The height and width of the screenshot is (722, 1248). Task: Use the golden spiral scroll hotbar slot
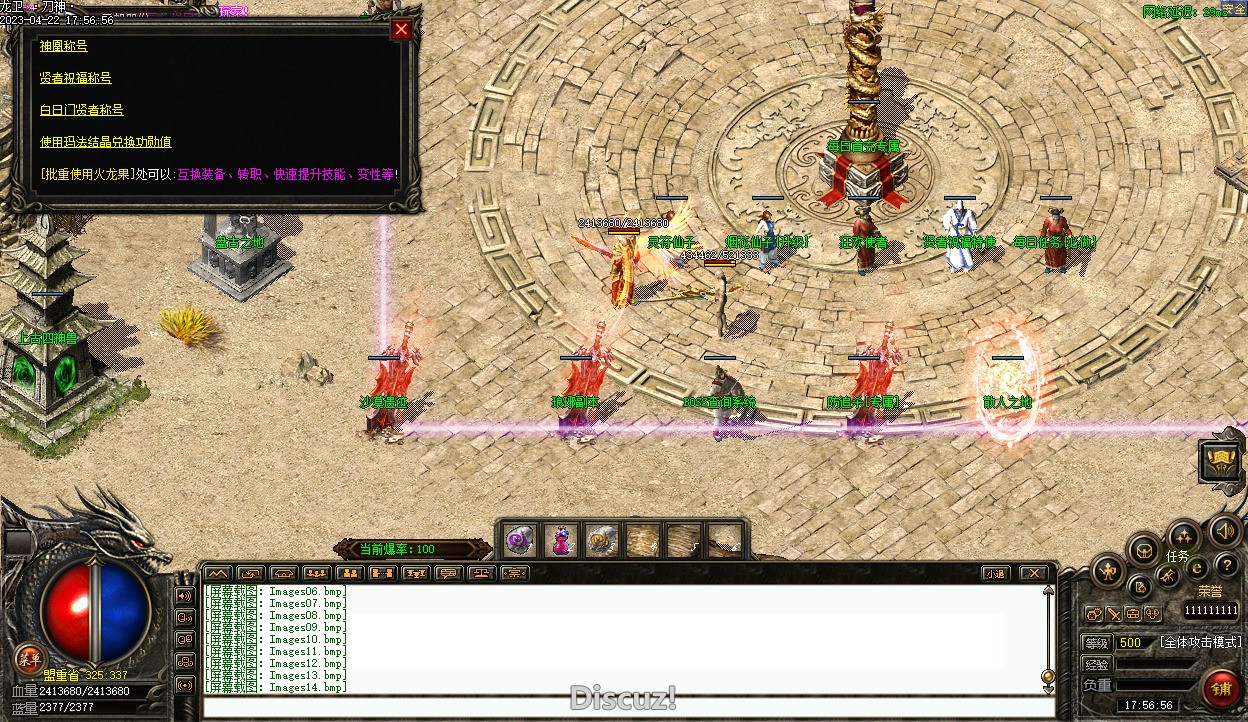(x=601, y=541)
